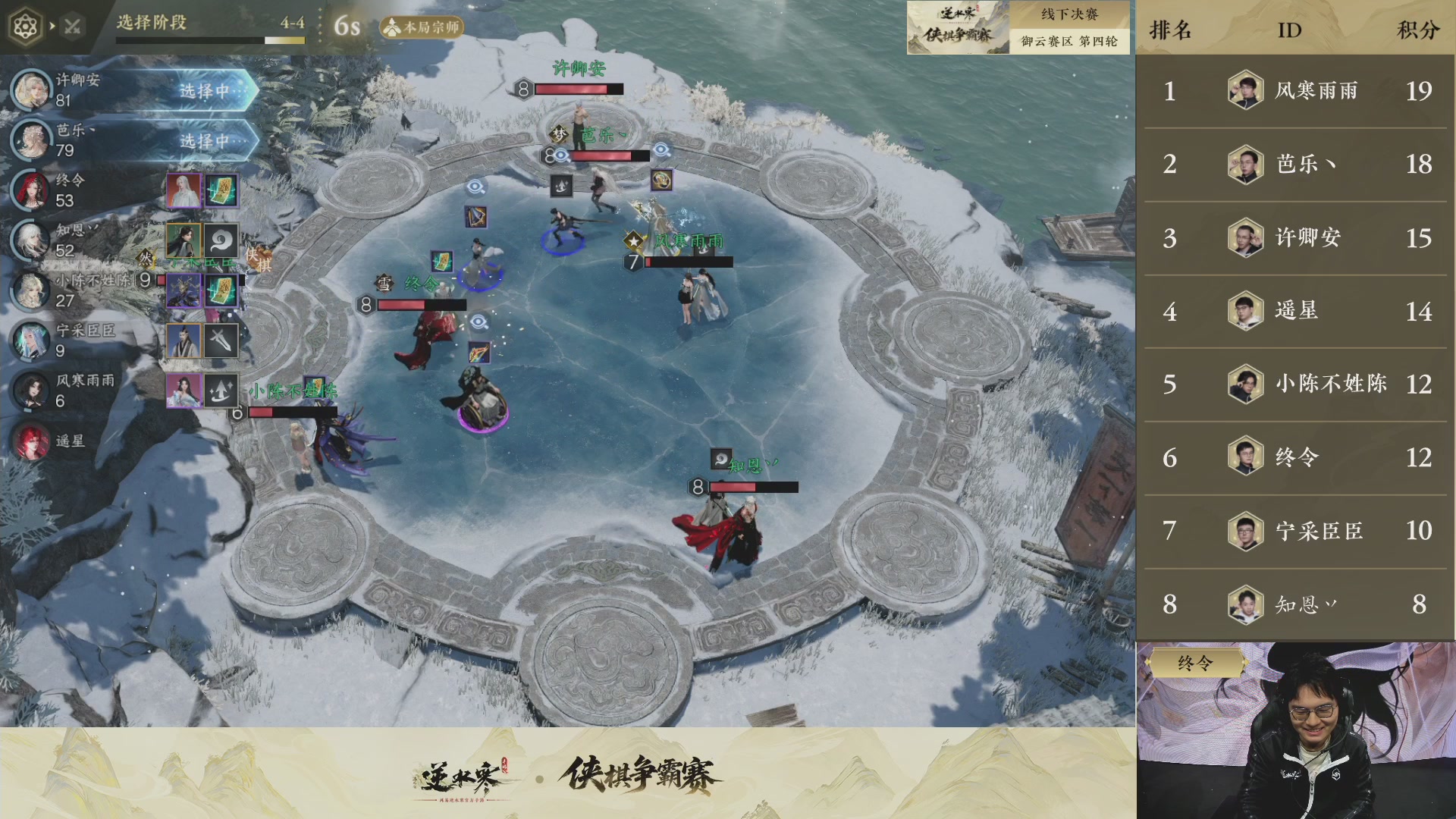
Task: Click the star marker icon beside 风寒雨雨 on the board
Action: click(x=632, y=240)
